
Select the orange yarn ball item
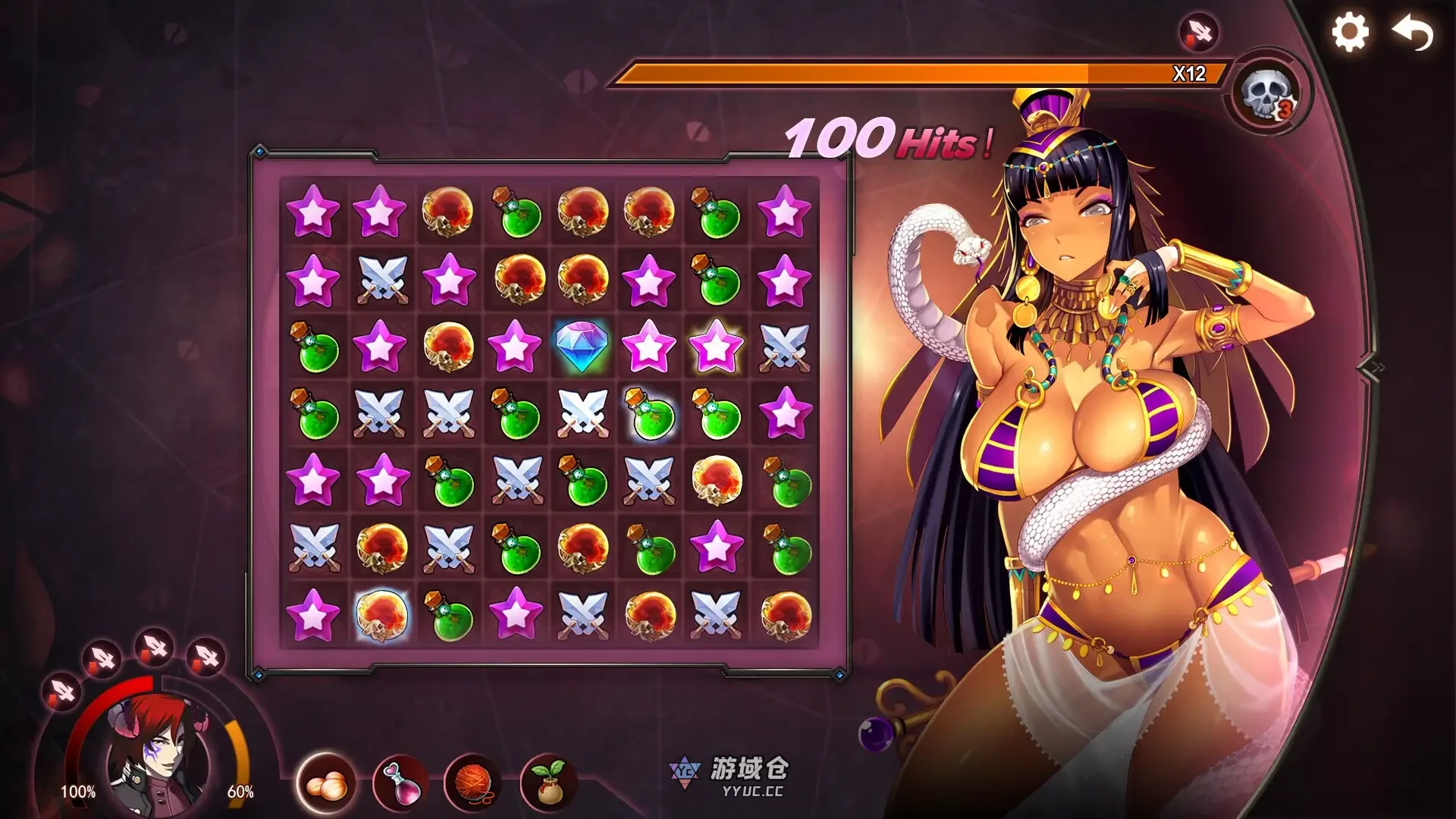tap(474, 783)
